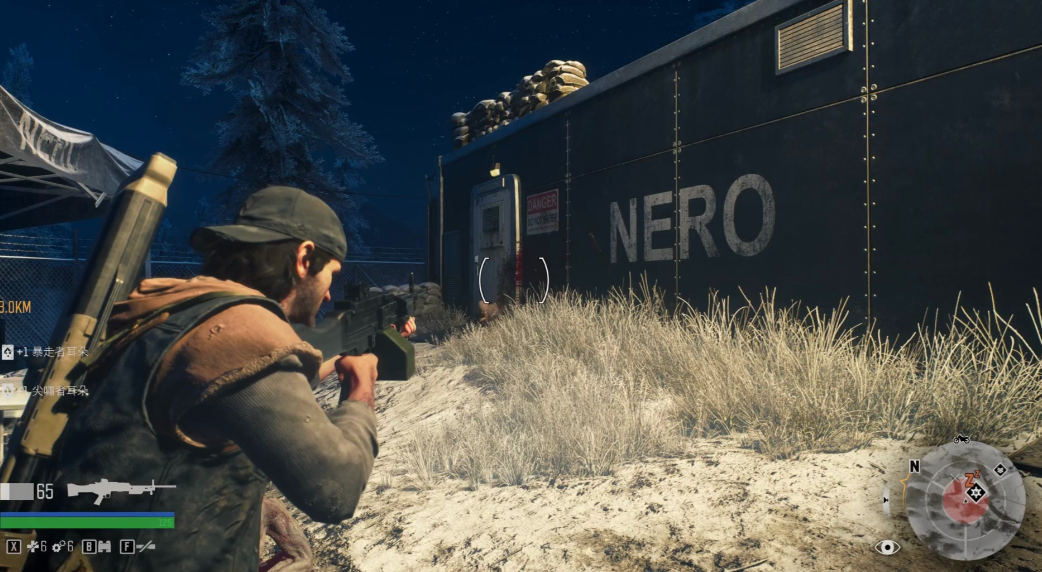Select the machine gun weapon icon
1042x572 pixels.
pos(121,490)
